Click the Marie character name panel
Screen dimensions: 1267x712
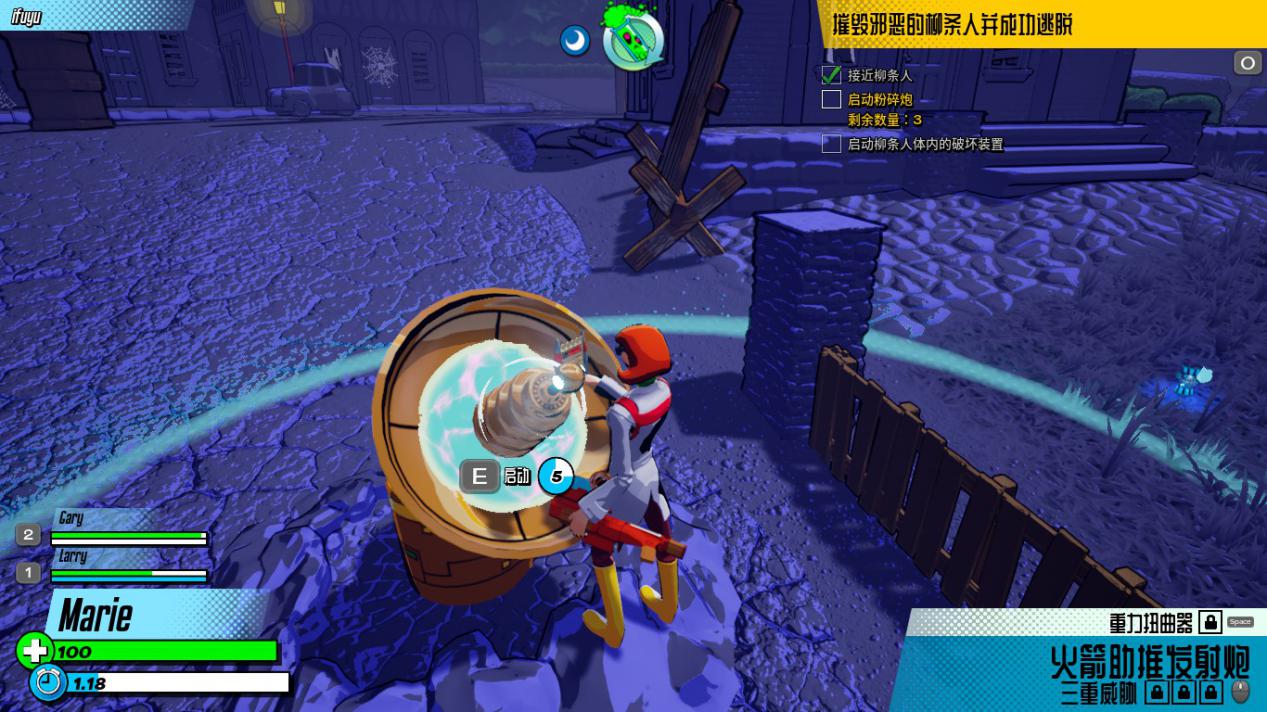[x=96, y=614]
